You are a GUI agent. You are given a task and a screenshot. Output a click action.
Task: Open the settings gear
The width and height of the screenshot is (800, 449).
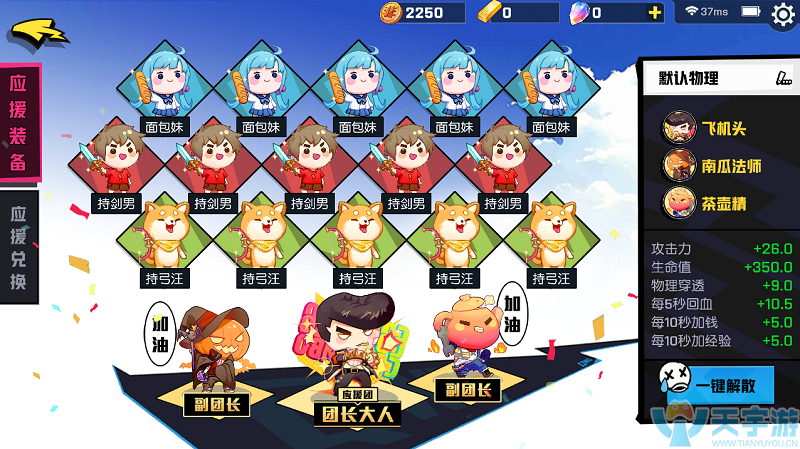tap(783, 14)
